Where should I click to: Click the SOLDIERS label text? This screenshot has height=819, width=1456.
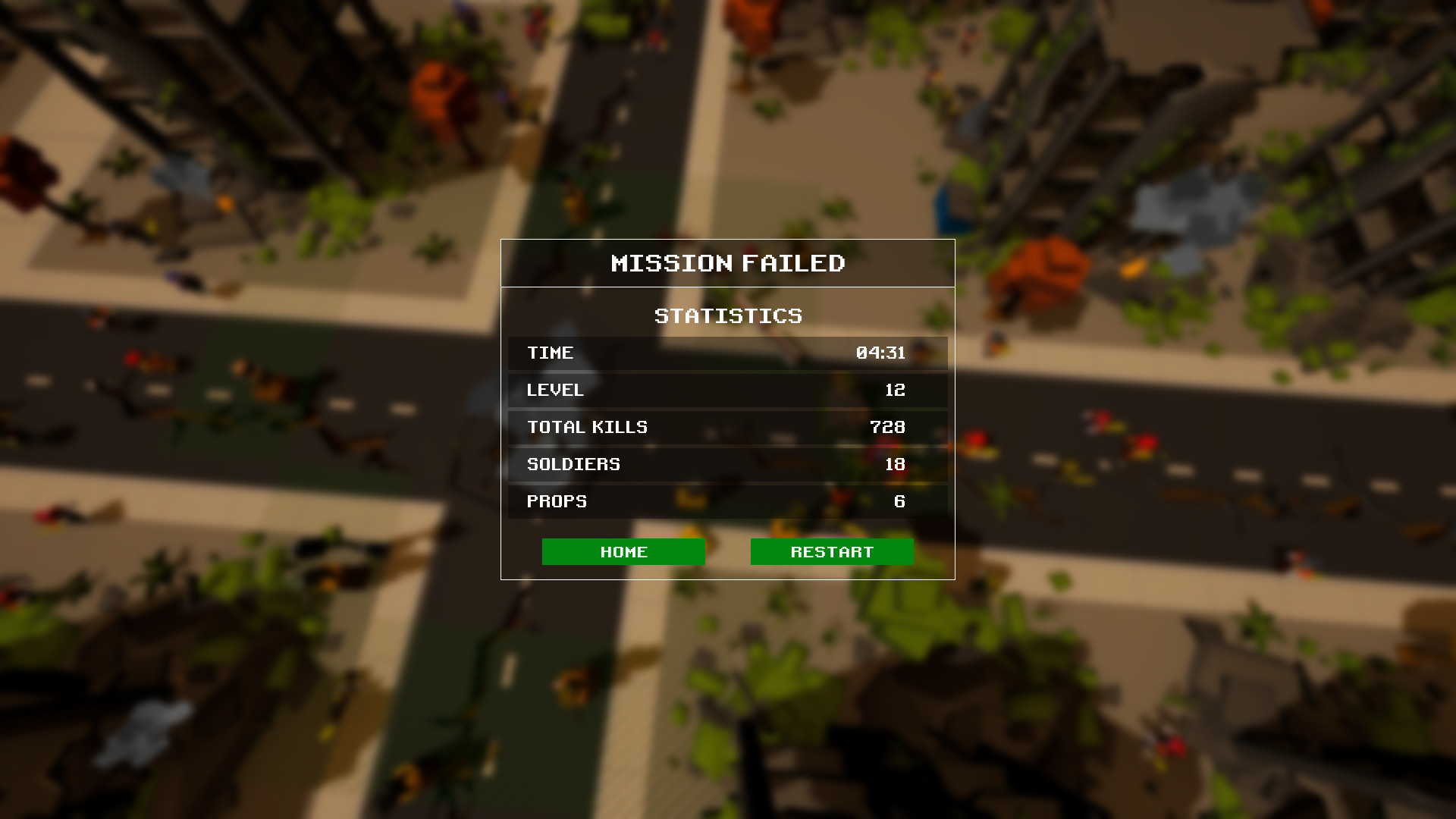click(573, 464)
